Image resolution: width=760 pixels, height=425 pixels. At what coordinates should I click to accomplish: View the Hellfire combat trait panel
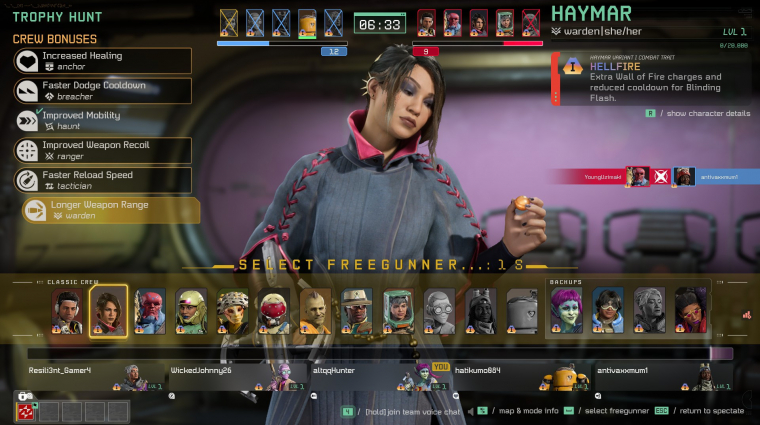point(650,79)
